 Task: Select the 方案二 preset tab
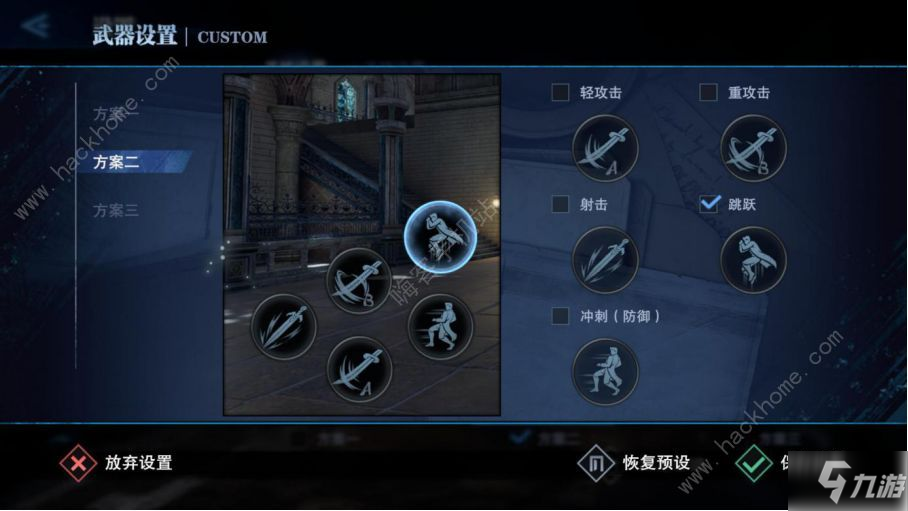pyautogui.click(x=116, y=161)
